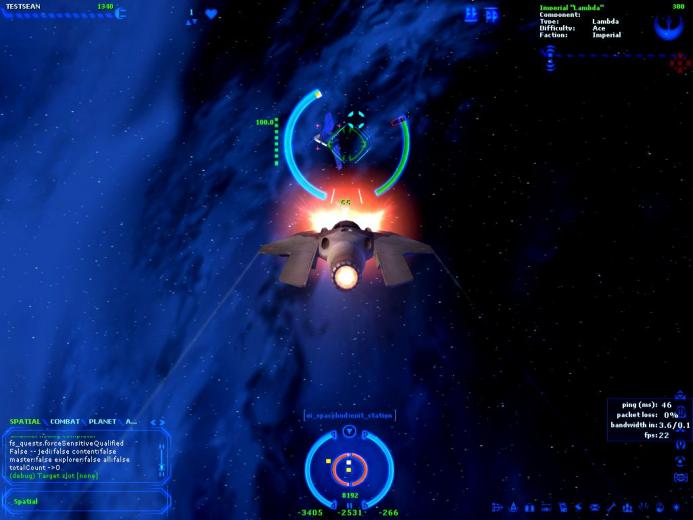Click the heart icon at top

click(x=211, y=14)
